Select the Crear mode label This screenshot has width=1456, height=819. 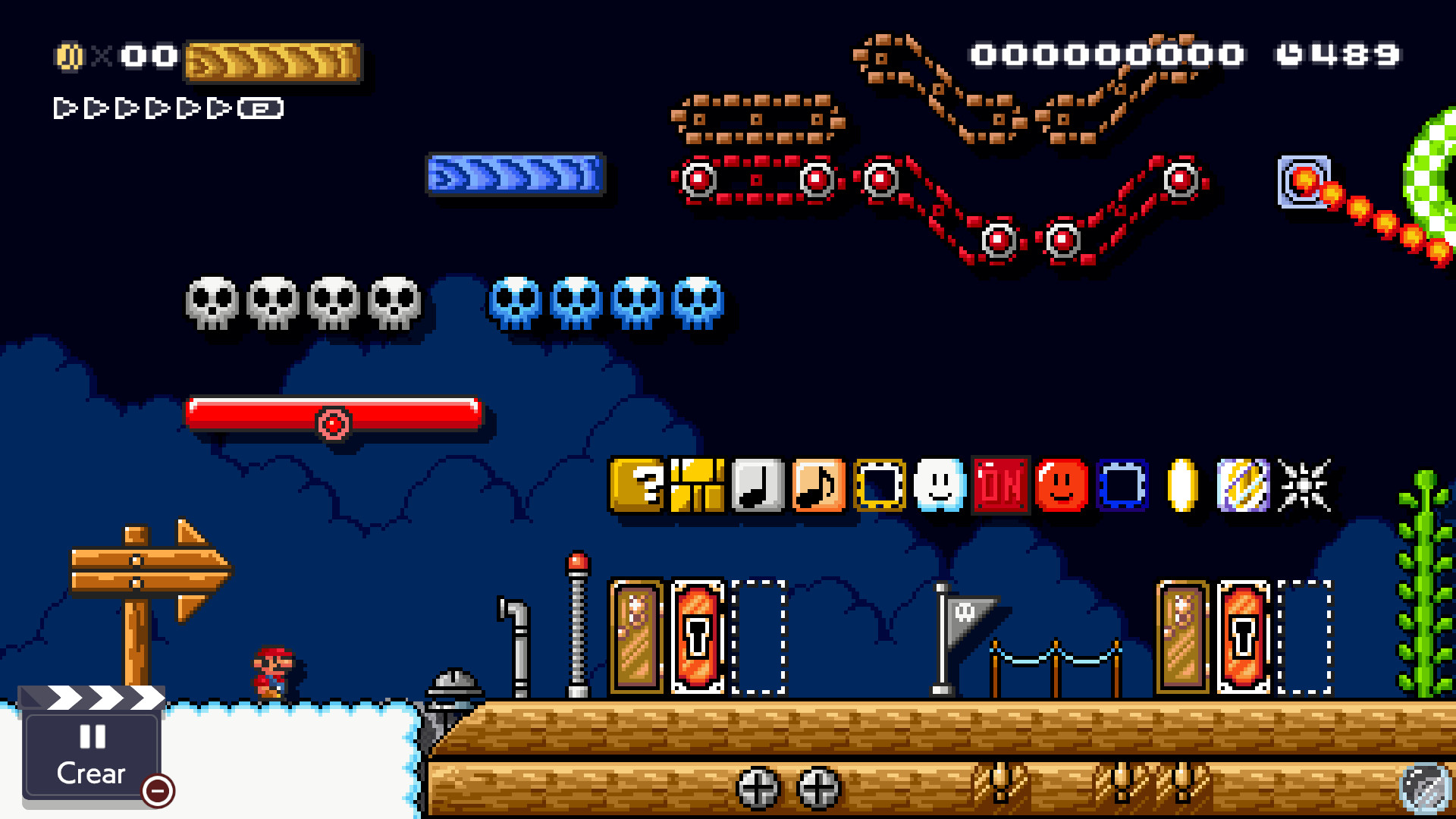(x=89, y=773)
